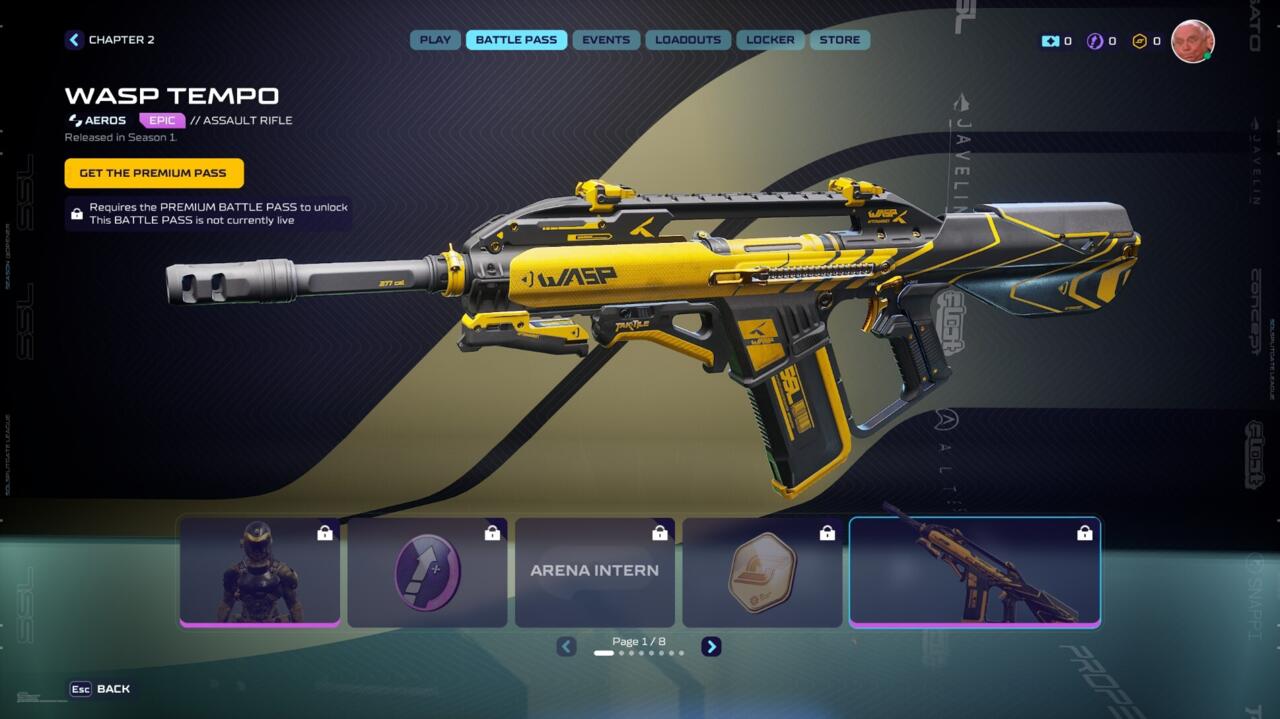
Task: Open the Locker tab
Action: coord(770,40)
